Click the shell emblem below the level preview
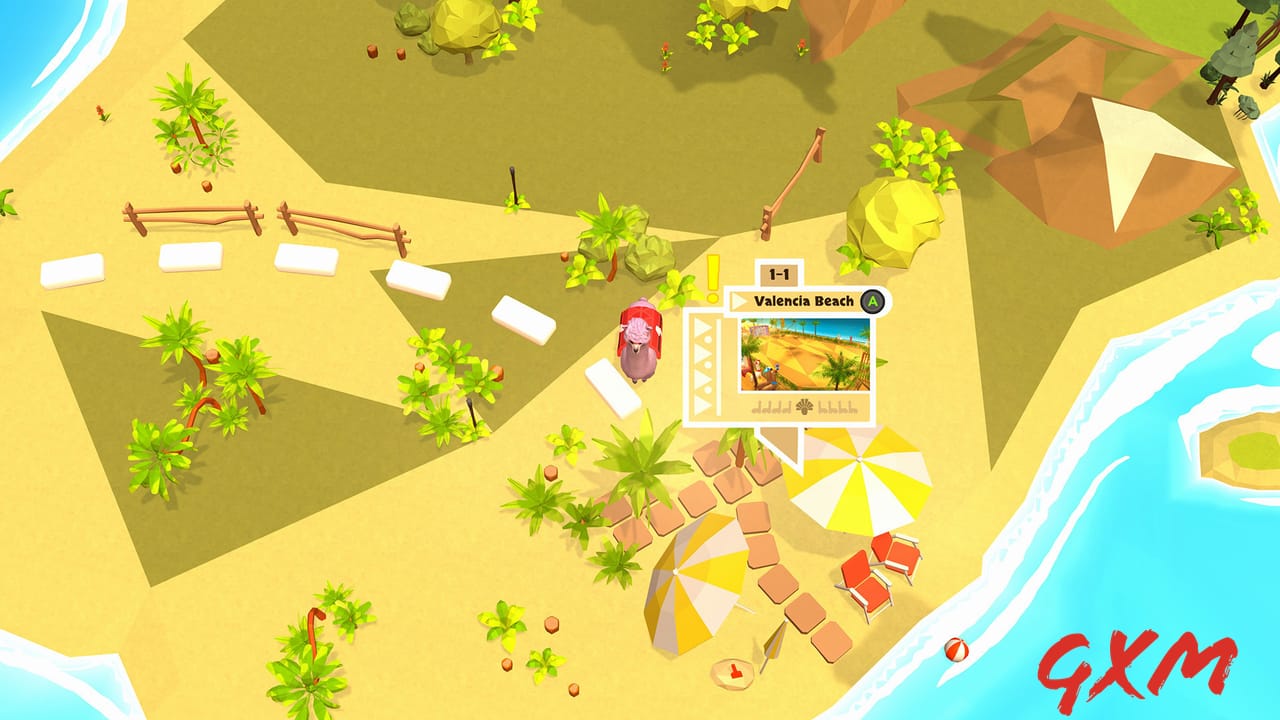The height and width of the screenshot is (720, 1280). click(x=805, y=406)
